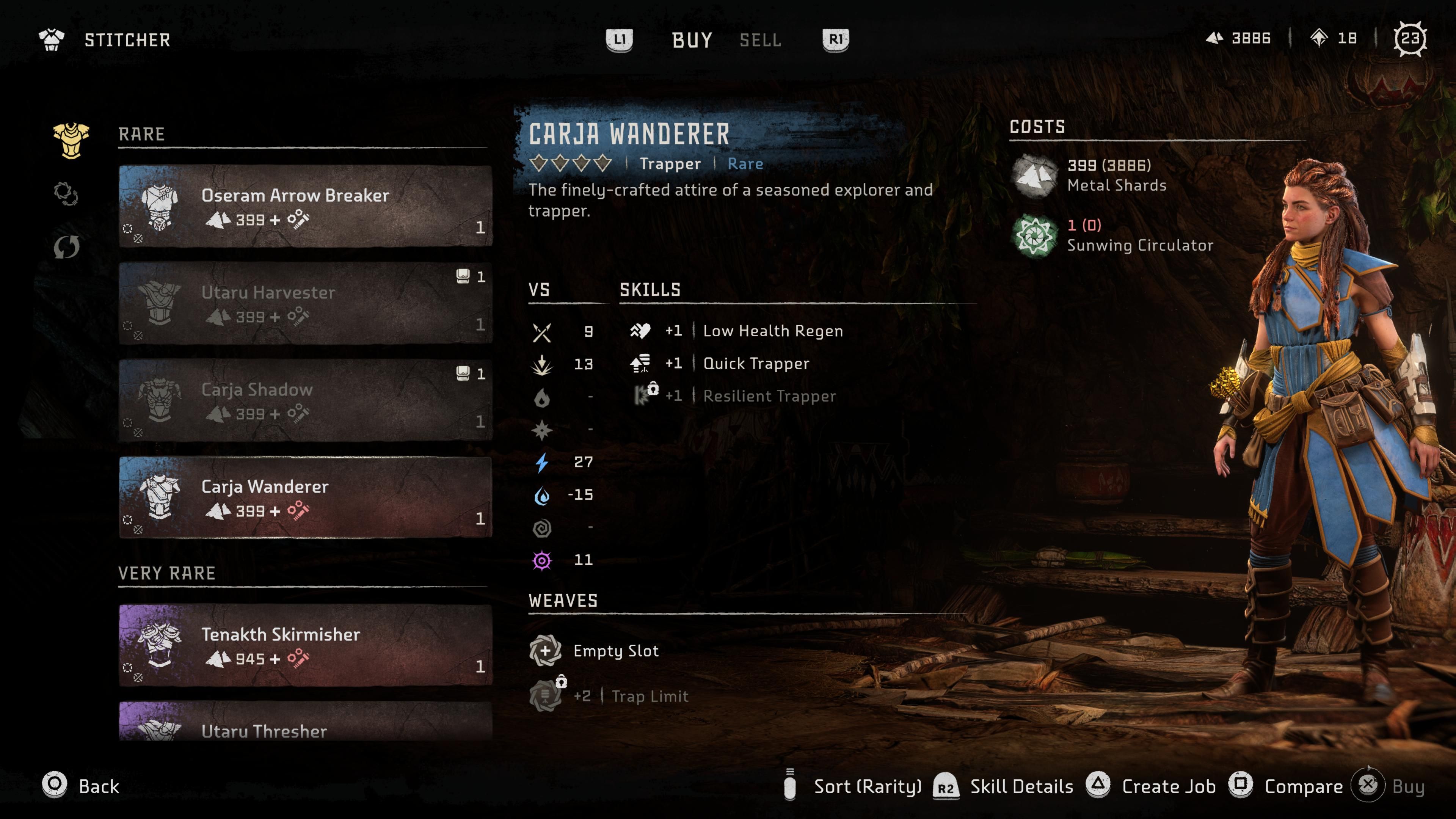This screenshot has height=819, width=1456.
Task: Select the BUY tab
Action: click(692, 40)
